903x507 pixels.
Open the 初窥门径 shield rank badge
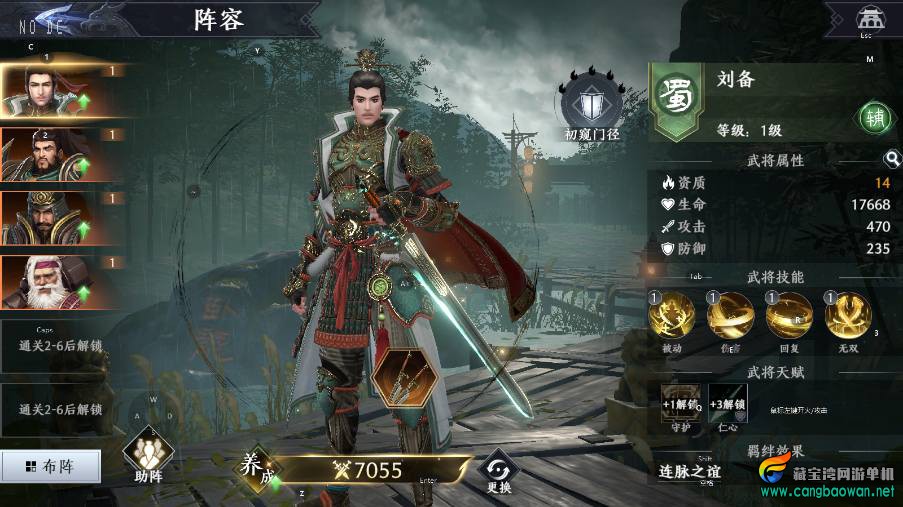(592, 104)
